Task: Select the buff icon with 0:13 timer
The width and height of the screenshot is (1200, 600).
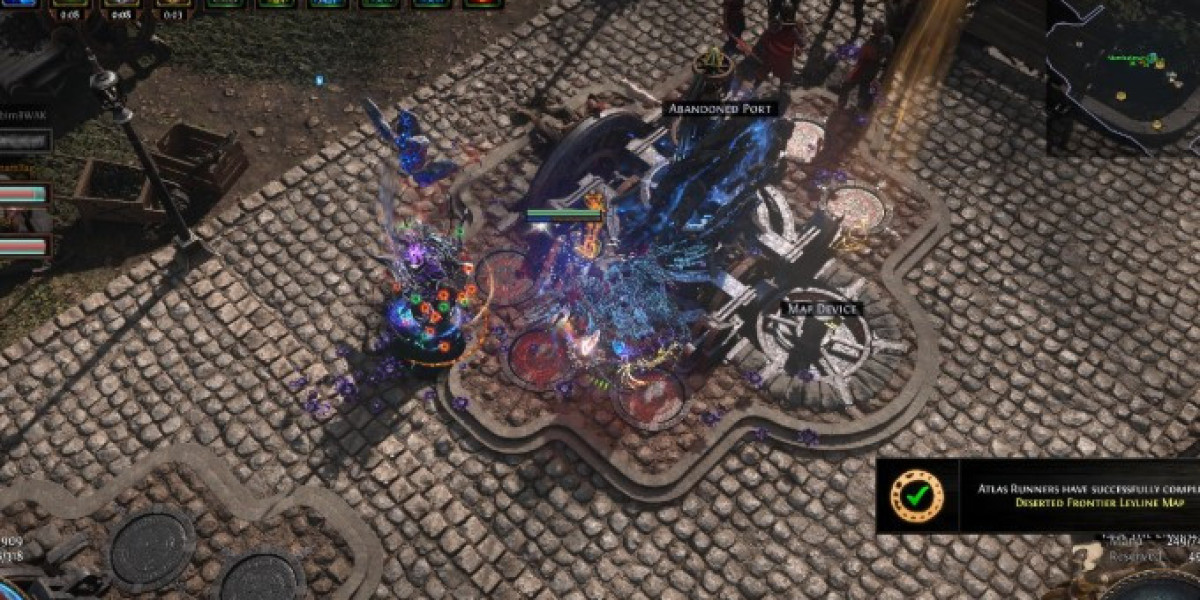Action: [x=174, y=4]
